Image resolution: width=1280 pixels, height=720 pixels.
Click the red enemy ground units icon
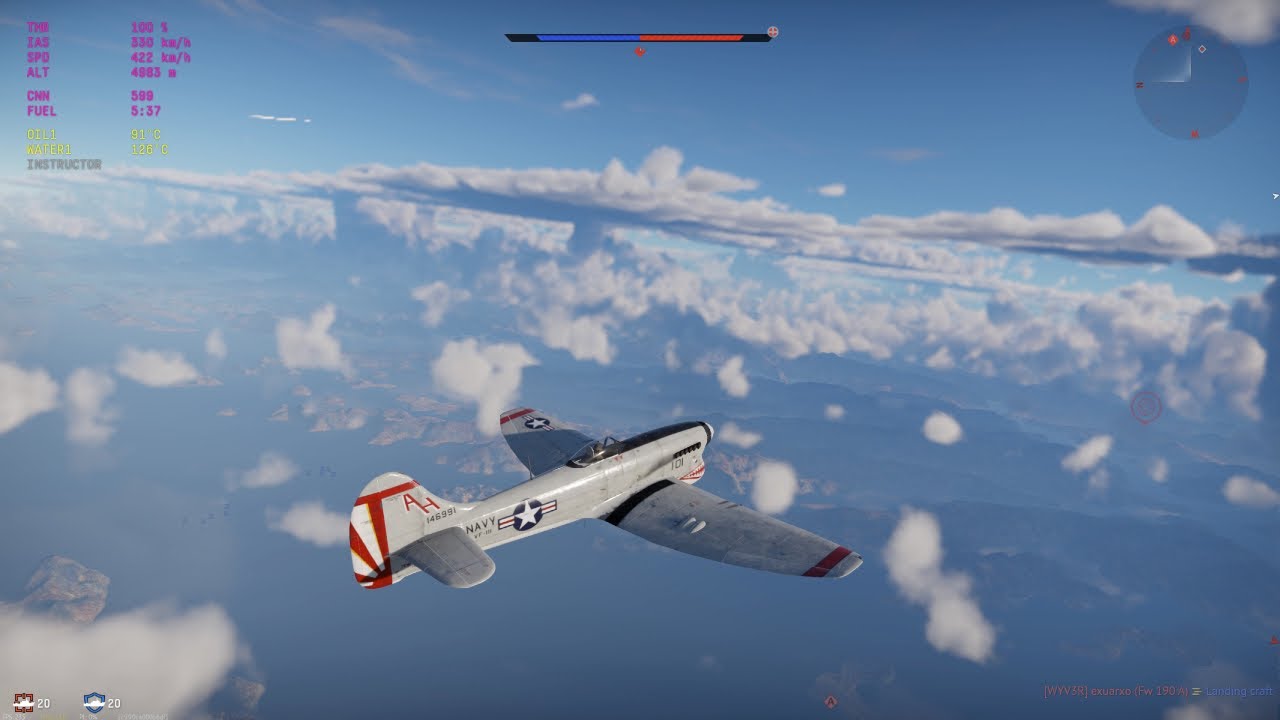tap(24, 702)
